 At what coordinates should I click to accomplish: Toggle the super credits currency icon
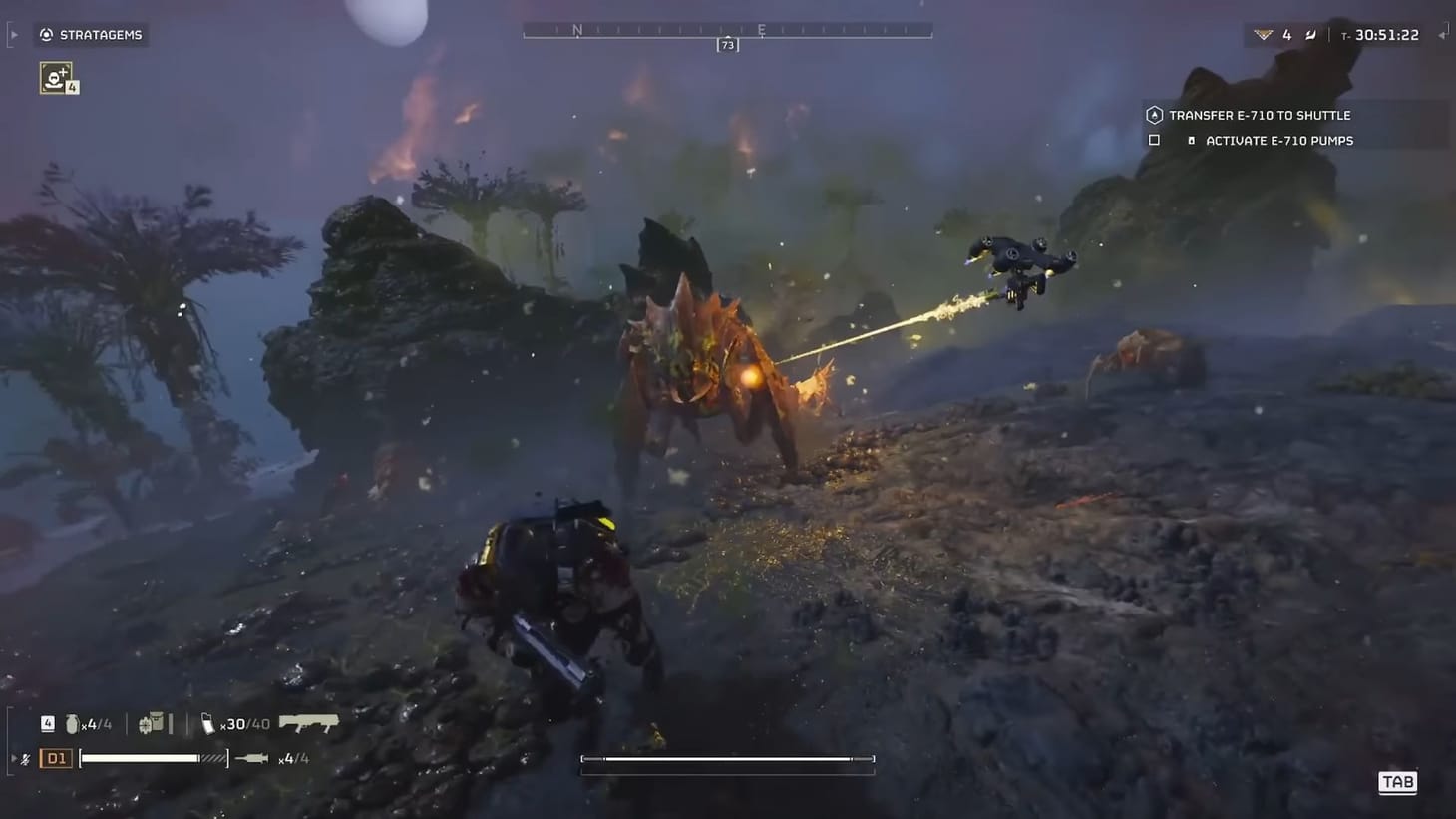pos(1310,34)
